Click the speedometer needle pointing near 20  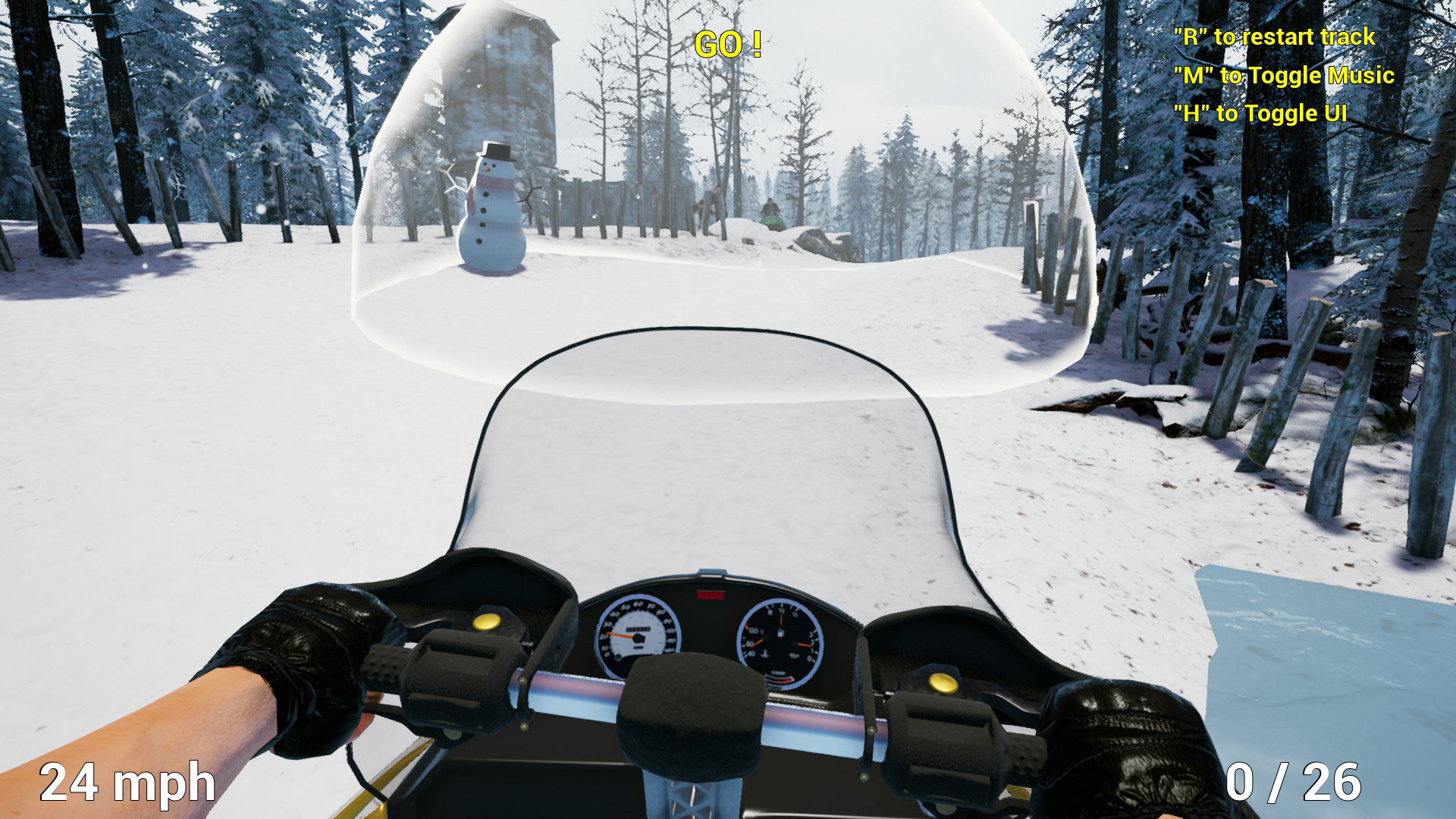click(620, 635)
